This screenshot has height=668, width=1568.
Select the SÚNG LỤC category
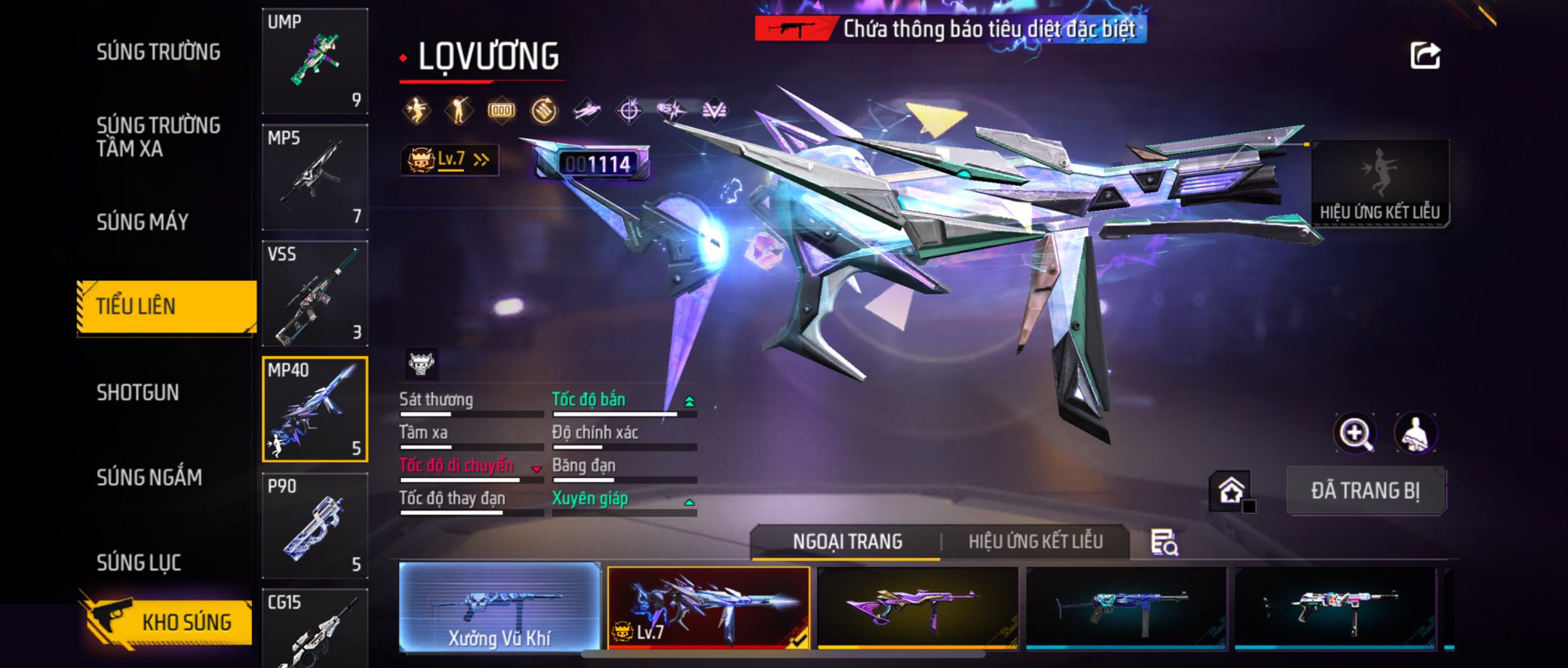click(x=139, y=562)
